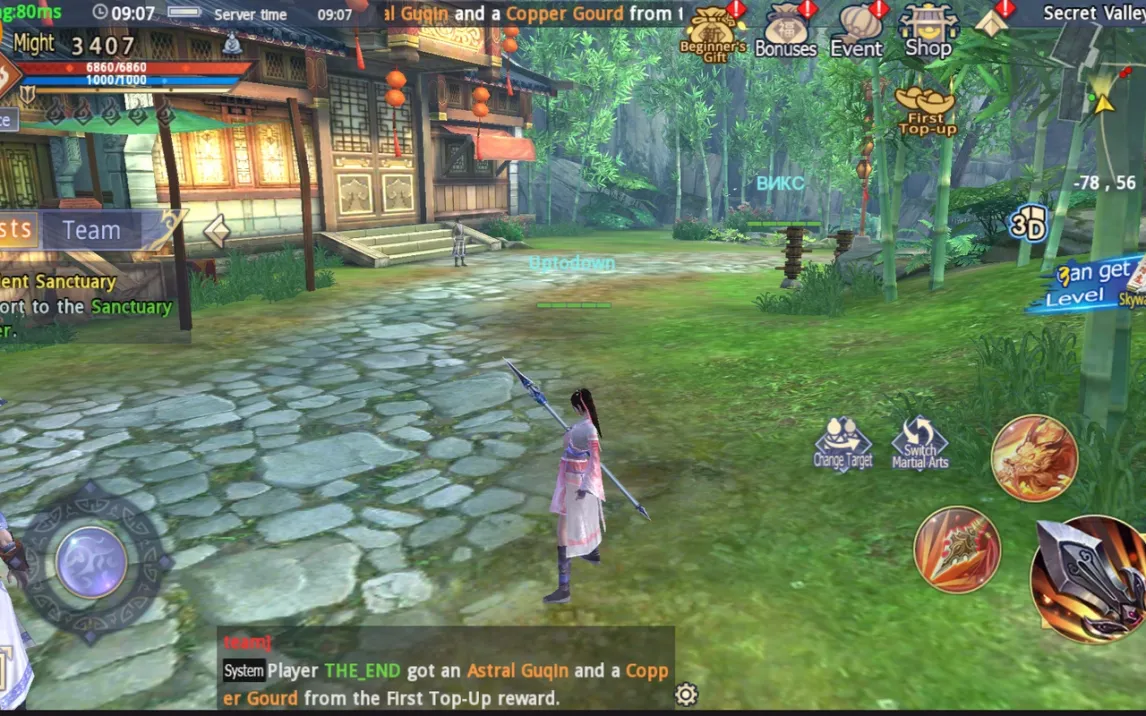Switch to the Team tab
This screenshot has width=1146, height=716.
(93, 231)
